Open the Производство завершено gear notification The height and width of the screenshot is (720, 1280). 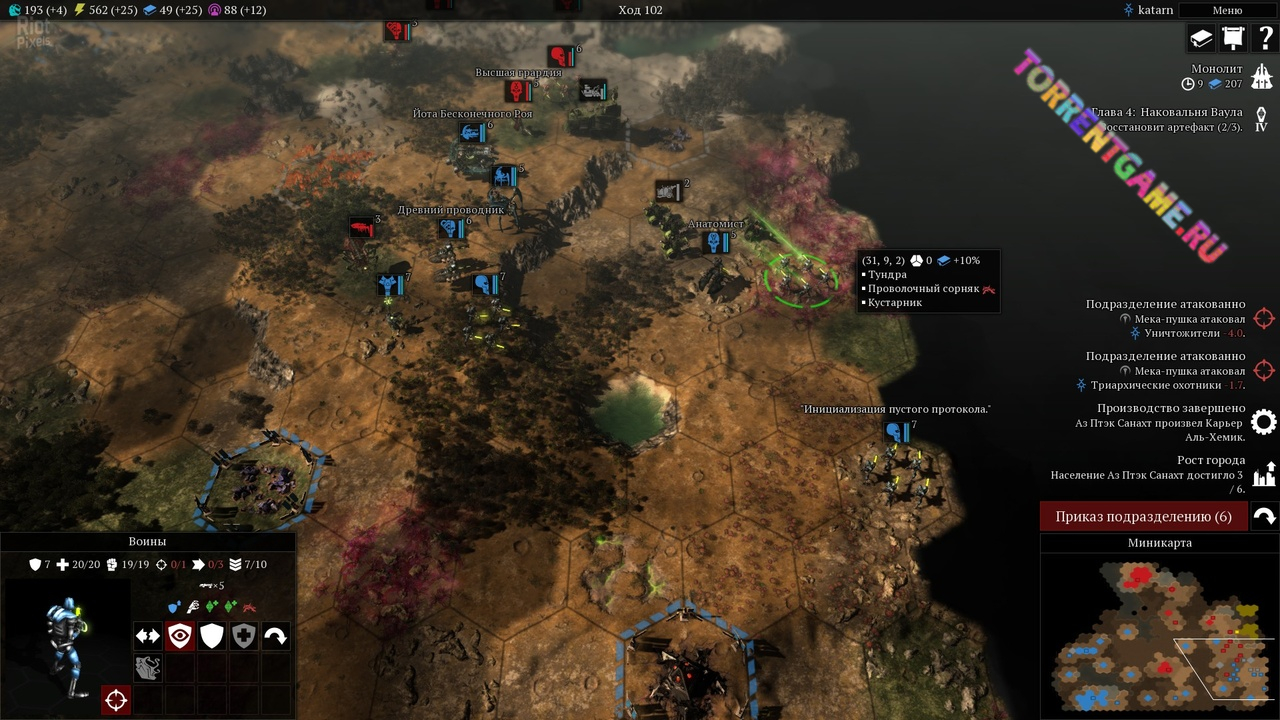pyautogui.click(x=1264, y=422)
